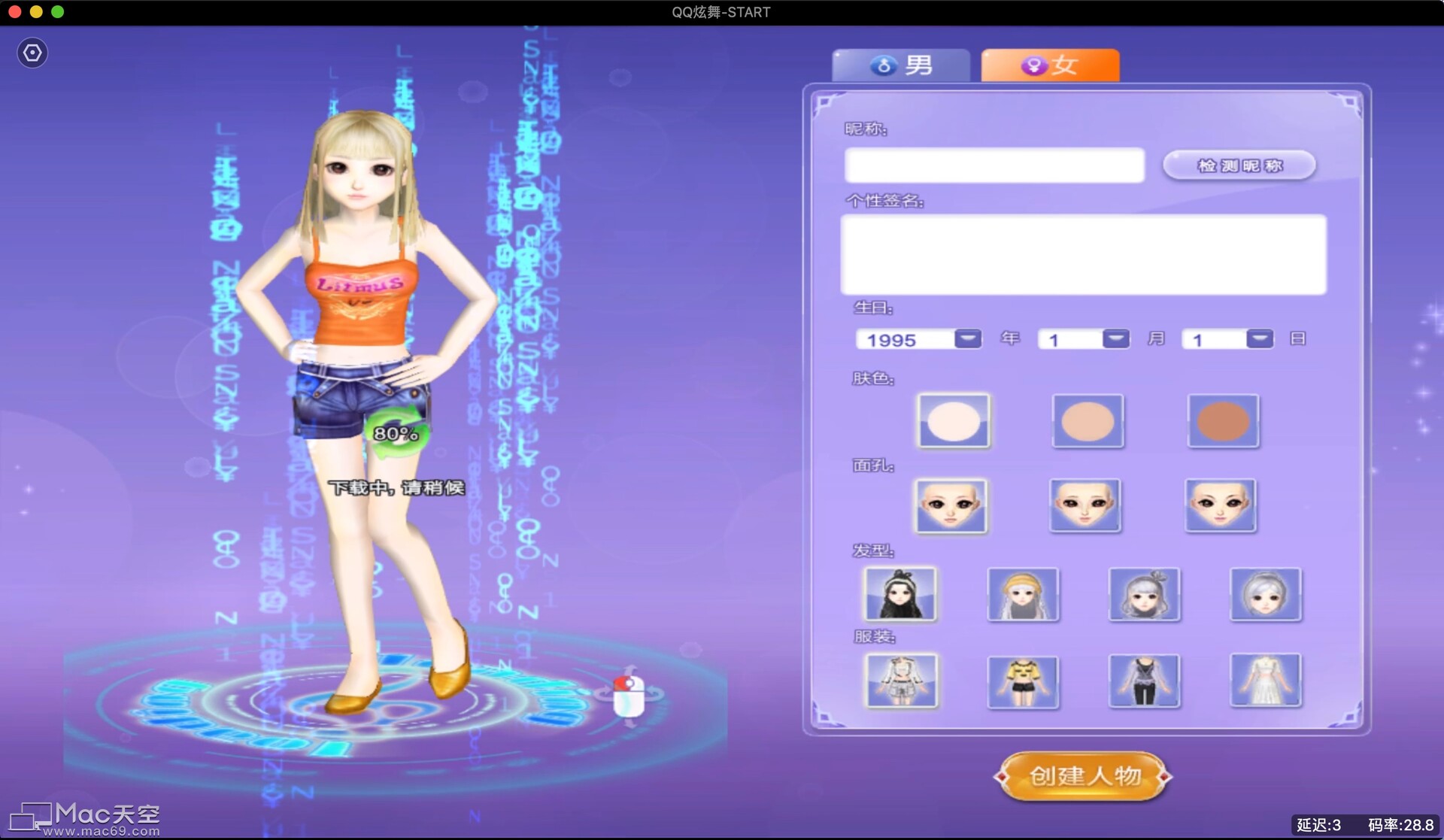Open the birth month (月) dropdown
This screenshot has height=840, width=1444.
coord(1115,339)
